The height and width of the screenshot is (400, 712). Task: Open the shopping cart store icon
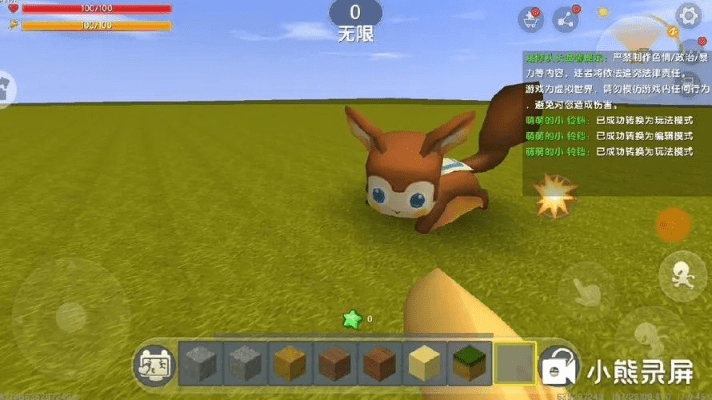(530, 19)
